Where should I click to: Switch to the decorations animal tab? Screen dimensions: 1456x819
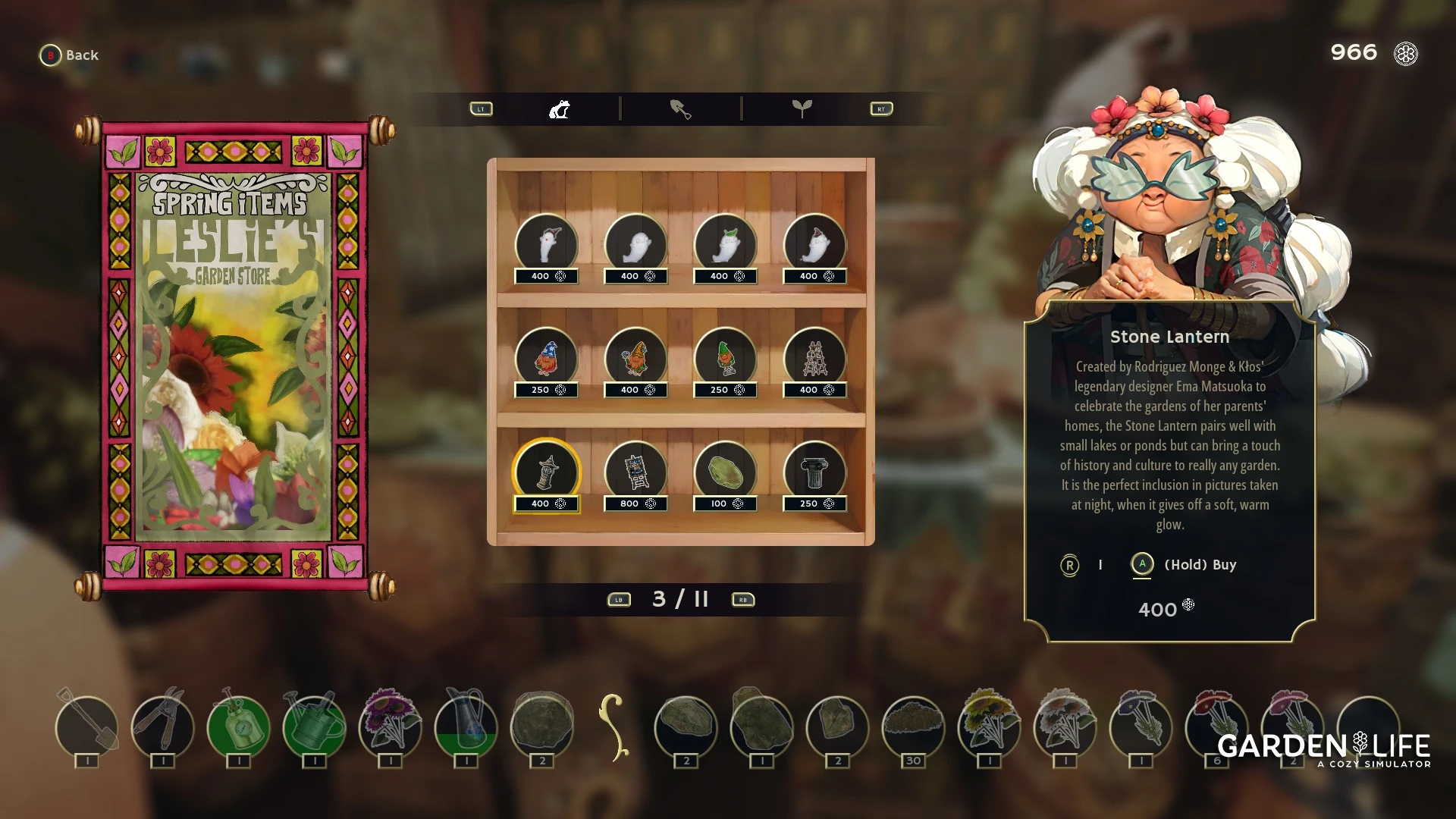pyautogui.click(x=560, y=109)
